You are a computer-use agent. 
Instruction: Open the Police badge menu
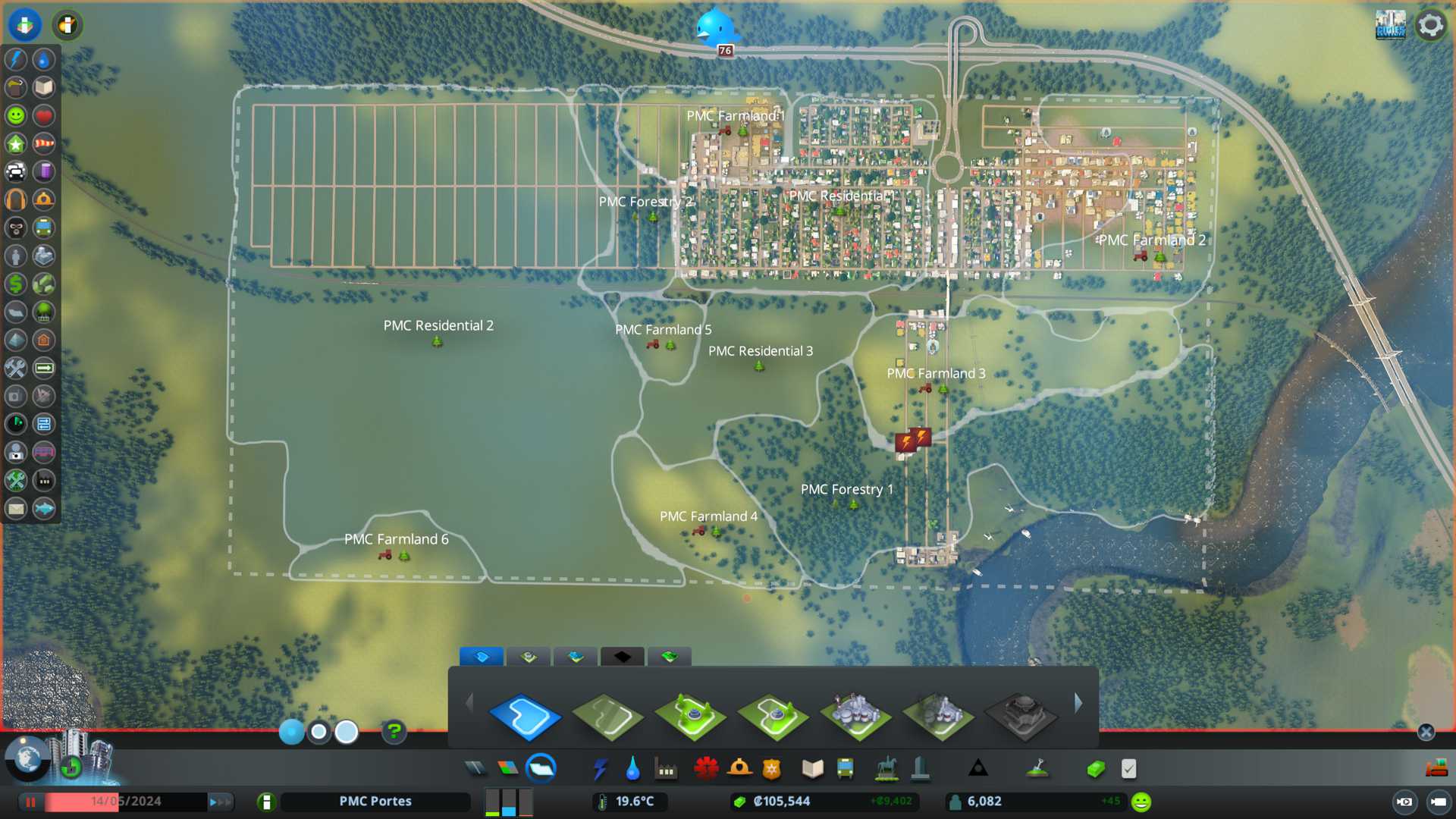coord(772,769)
